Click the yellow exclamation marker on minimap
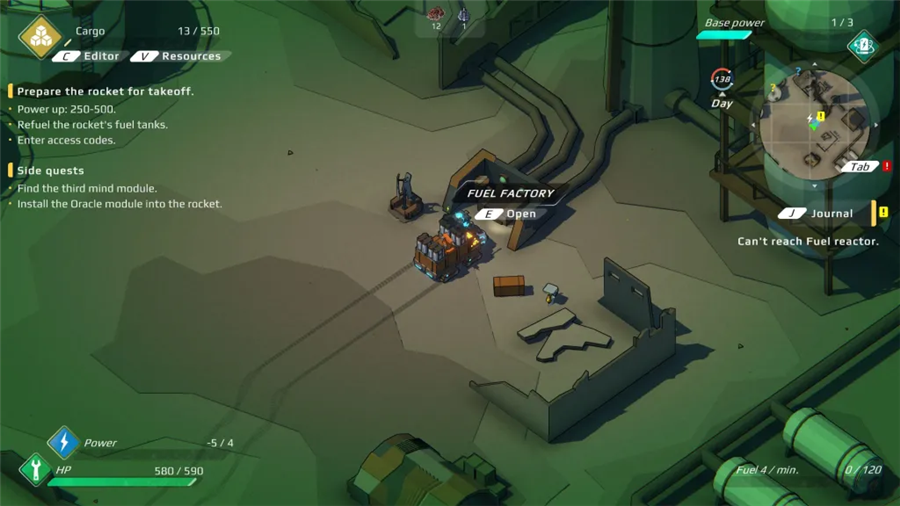This screenshot has height=506, width=900. coord(821,117)
